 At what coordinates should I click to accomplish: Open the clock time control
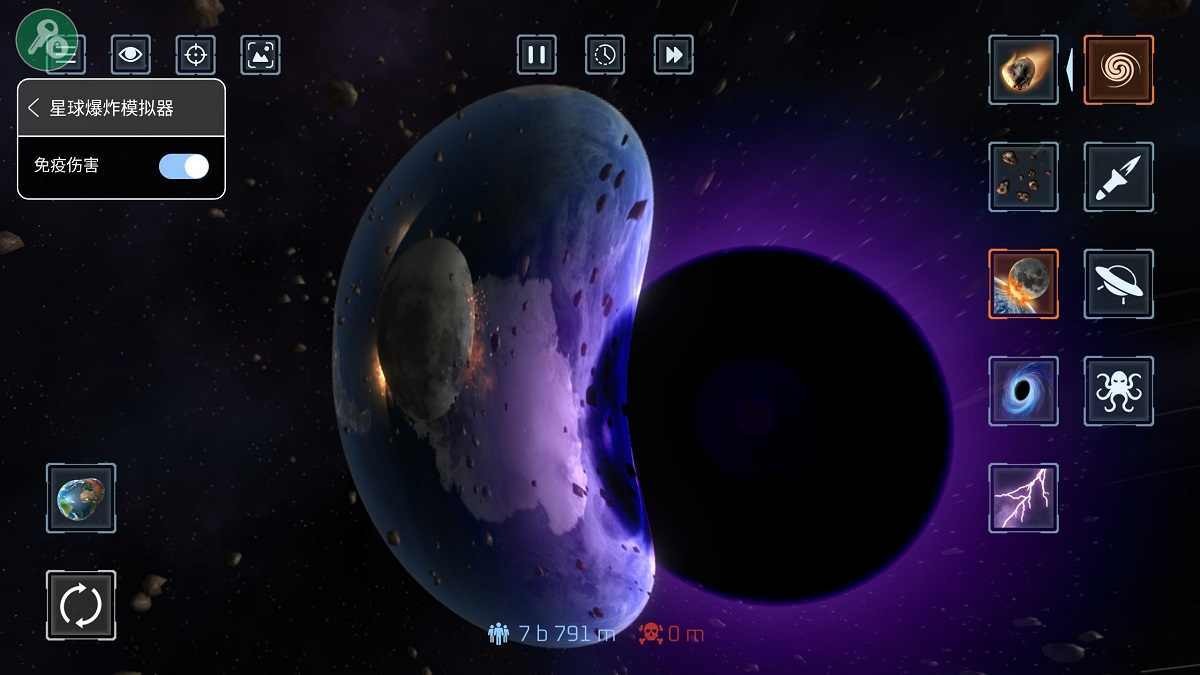pos(605,54)
